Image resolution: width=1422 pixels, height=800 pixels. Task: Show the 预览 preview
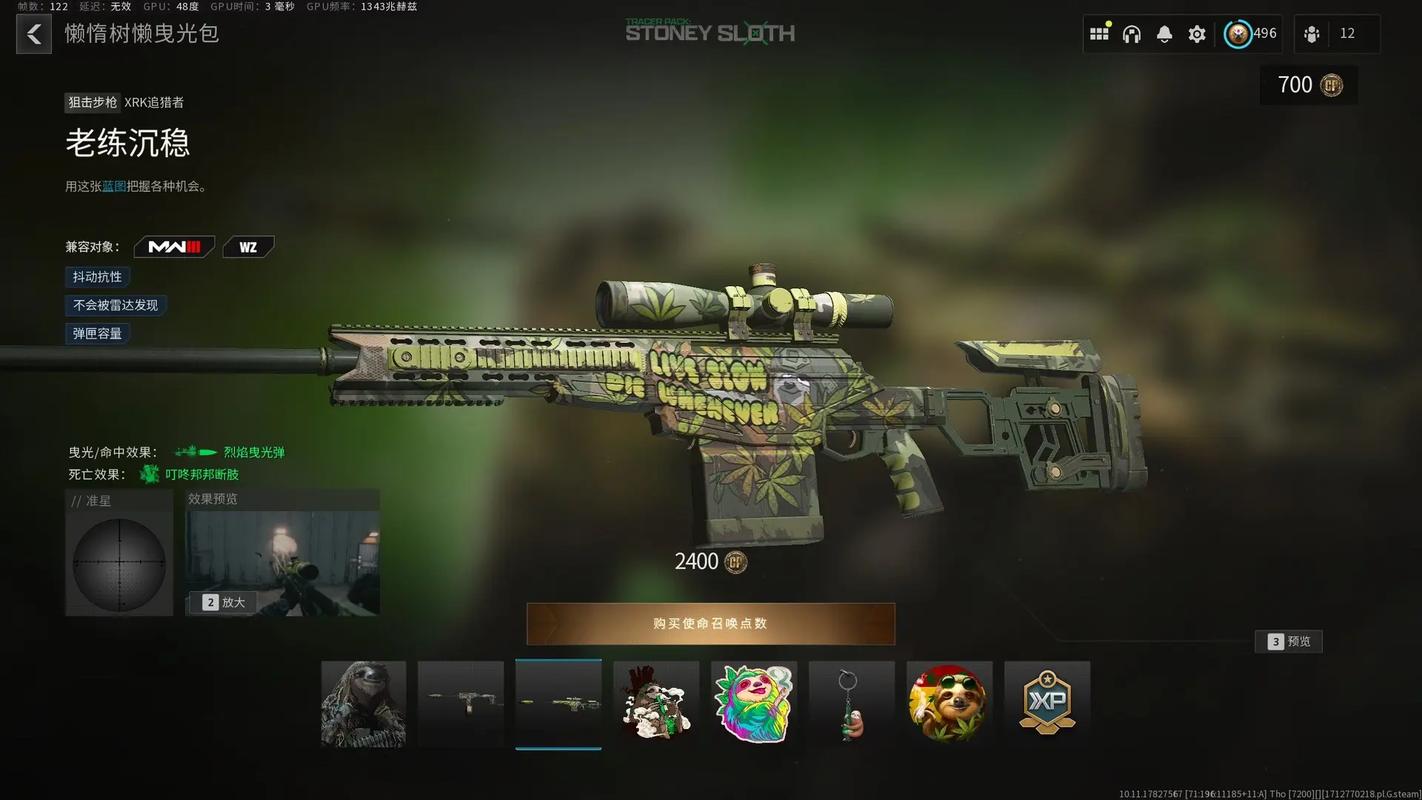(x=1289, y=642)
